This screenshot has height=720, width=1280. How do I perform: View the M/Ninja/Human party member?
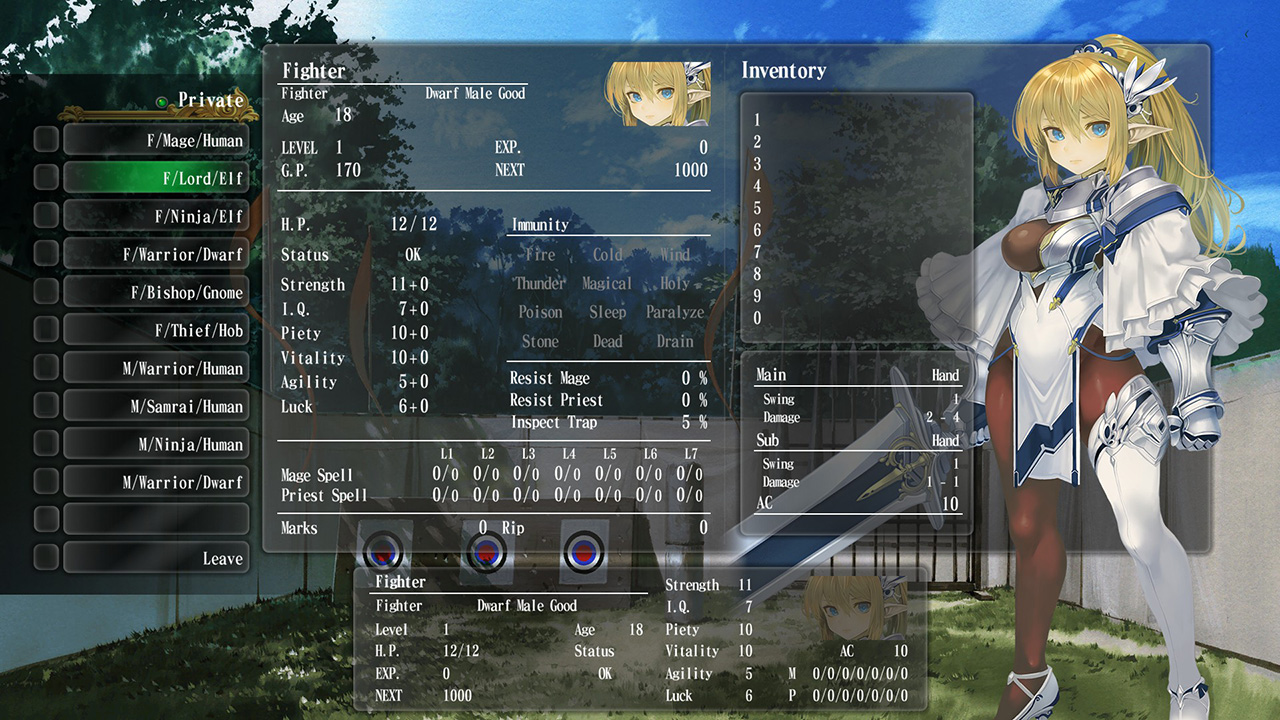(x=156, y=443)
